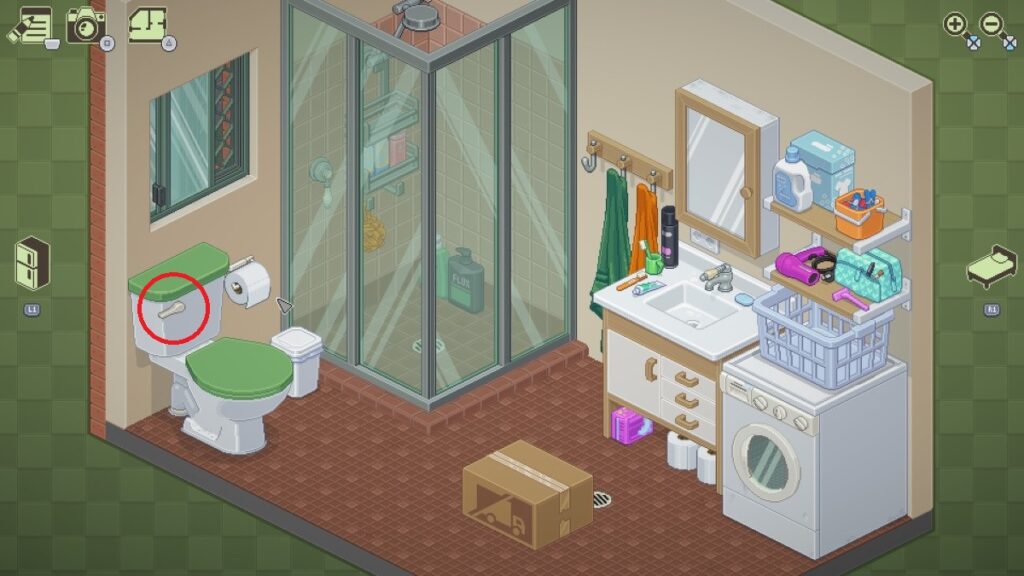Activate the camera photo mode icon
This screenshot has width=1024, height=576.
[87, 24]
